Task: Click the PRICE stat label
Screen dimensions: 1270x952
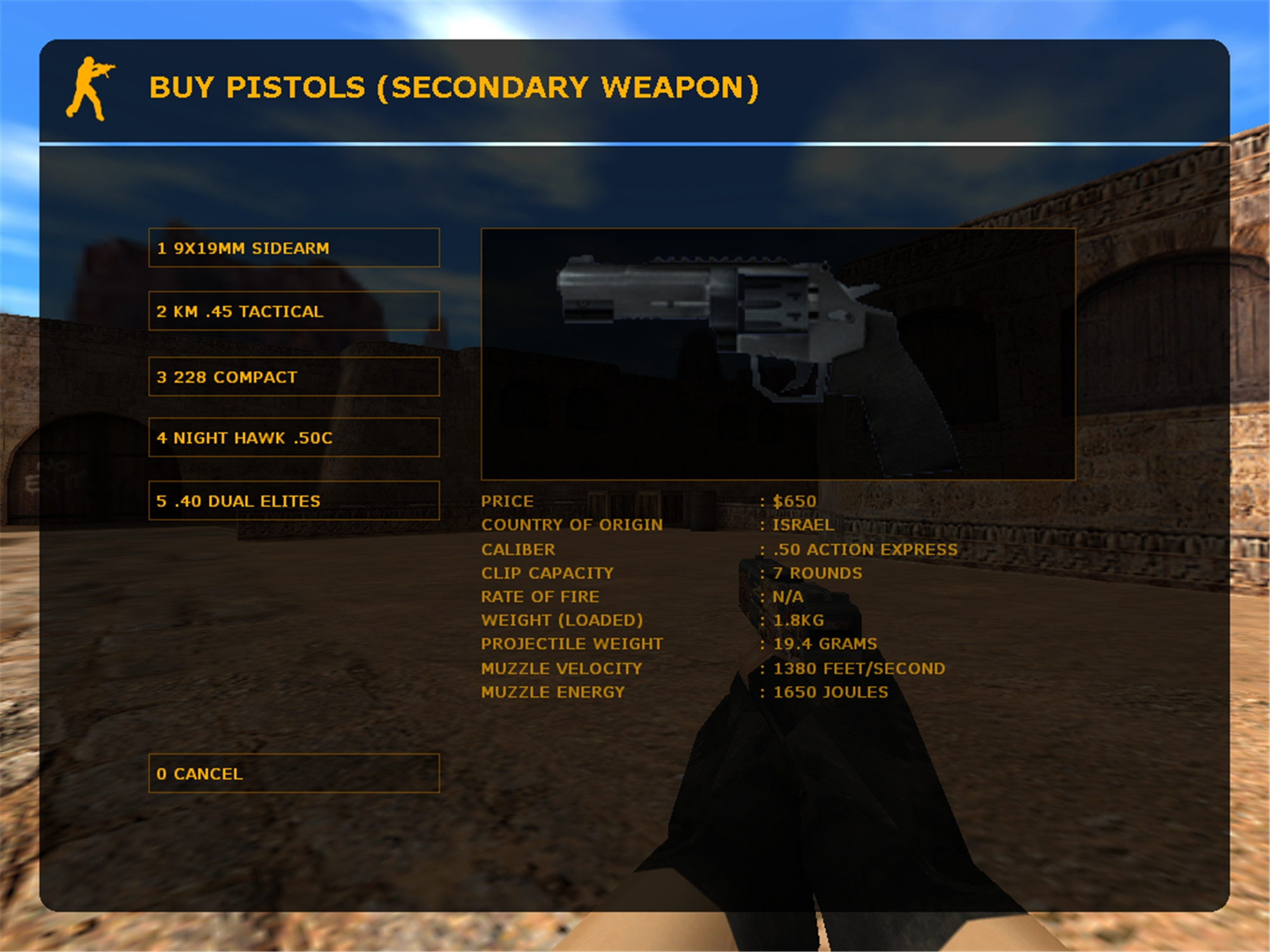Action: (507, 501)
